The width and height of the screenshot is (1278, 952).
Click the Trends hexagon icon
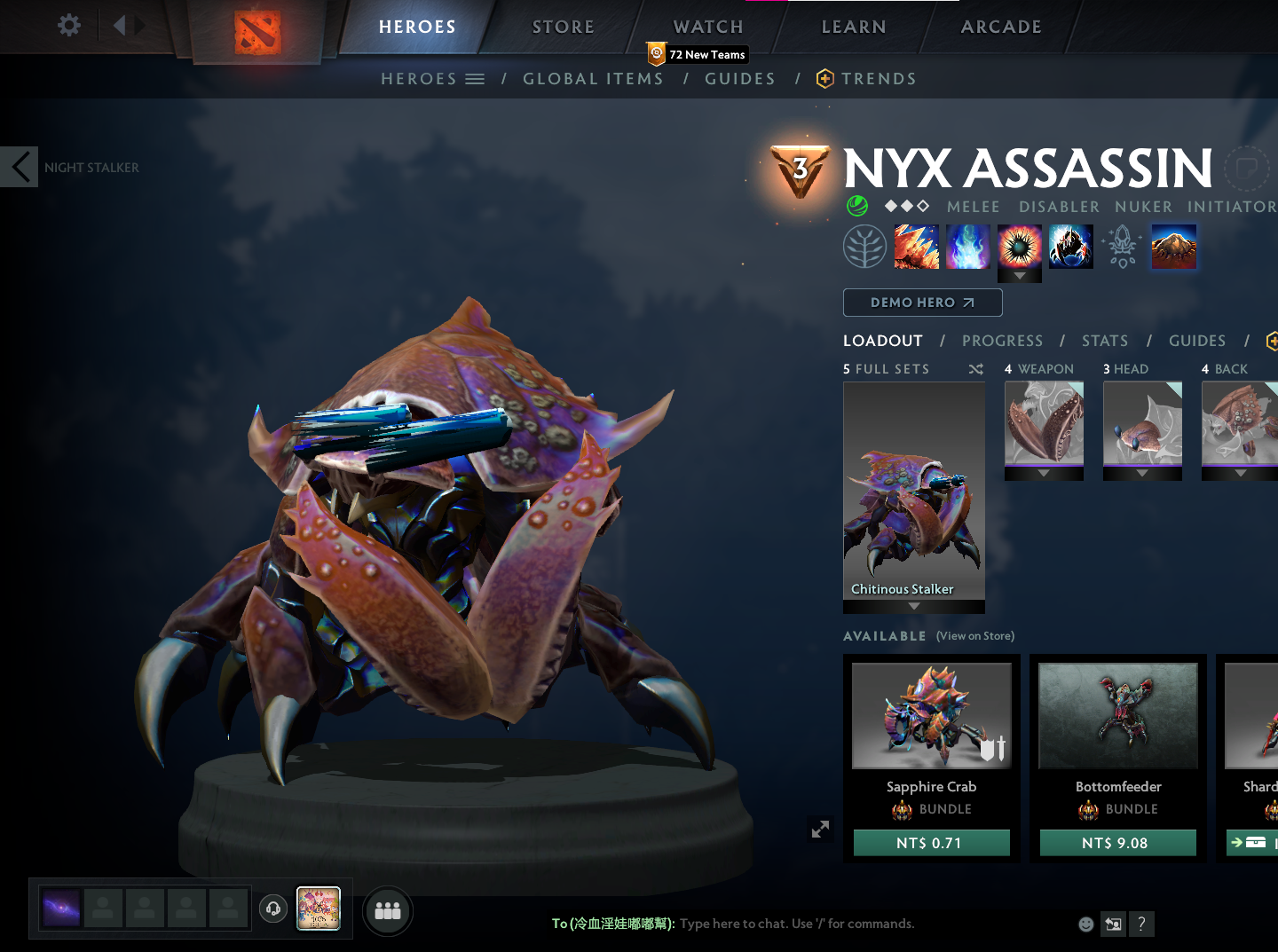tap(825, 78)
